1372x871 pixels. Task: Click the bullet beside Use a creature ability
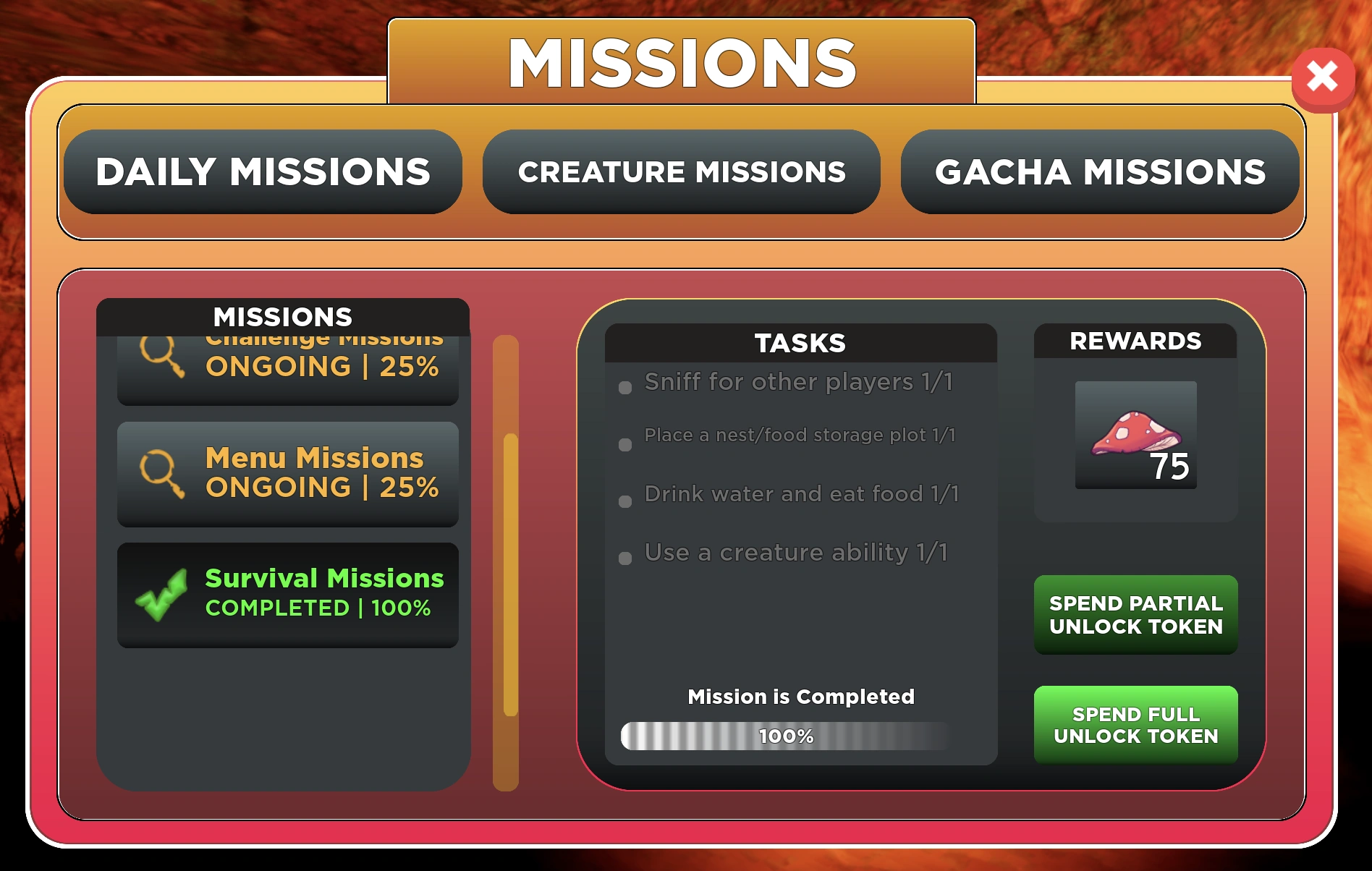pos(624,558)
